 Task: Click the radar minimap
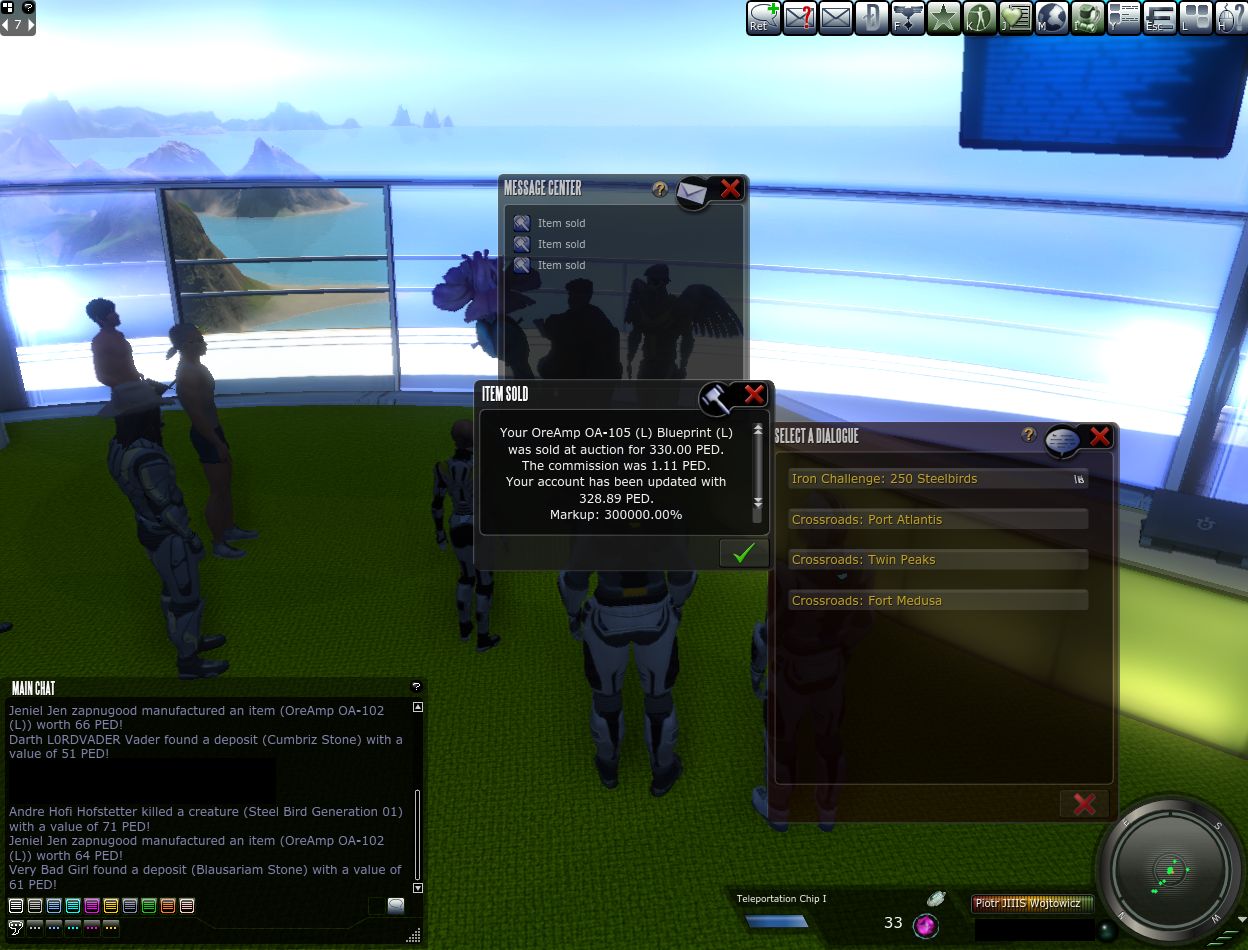pos(1169,866)
